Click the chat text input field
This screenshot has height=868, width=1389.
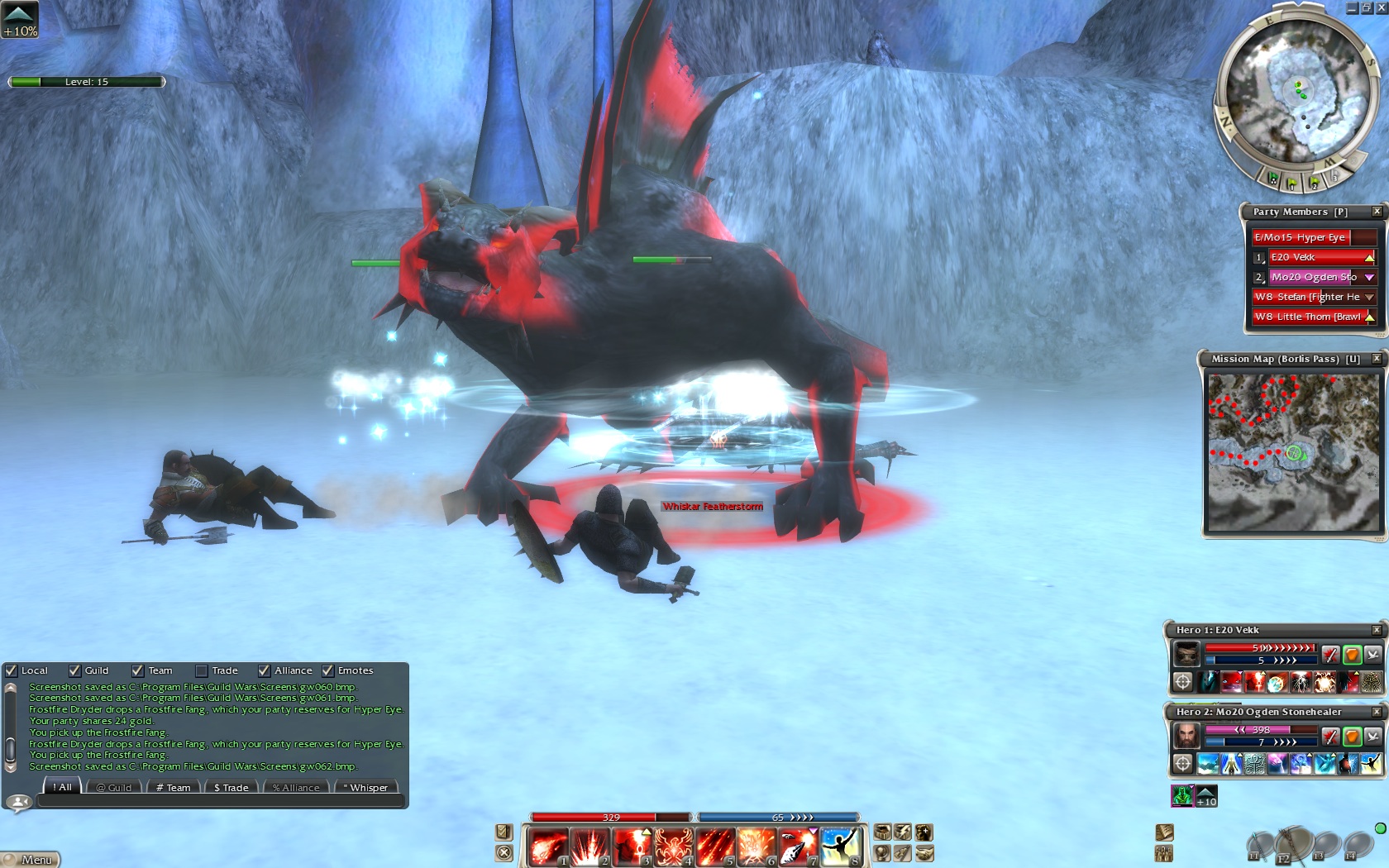(220, 801)
